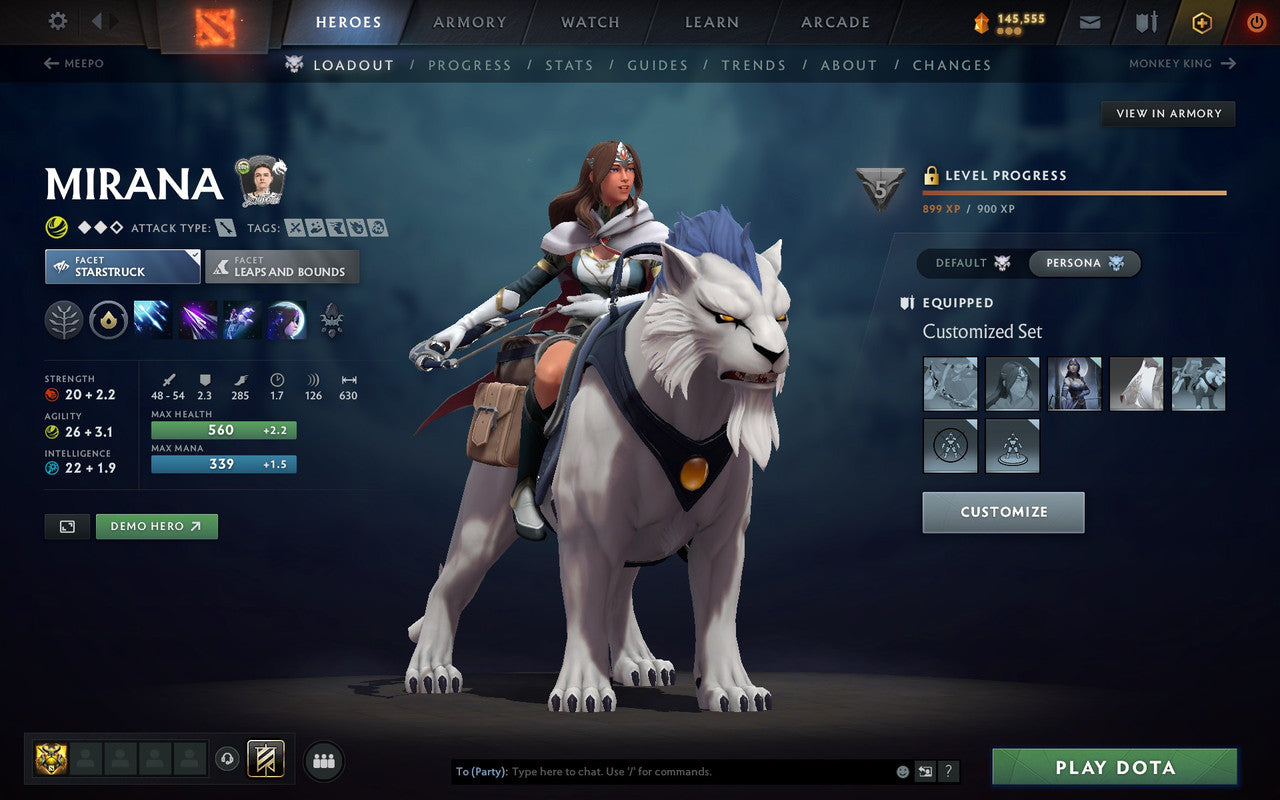Screen dimensions: 1280x800
Task: Select the Starstruck facet
Action: click(122, 267)
